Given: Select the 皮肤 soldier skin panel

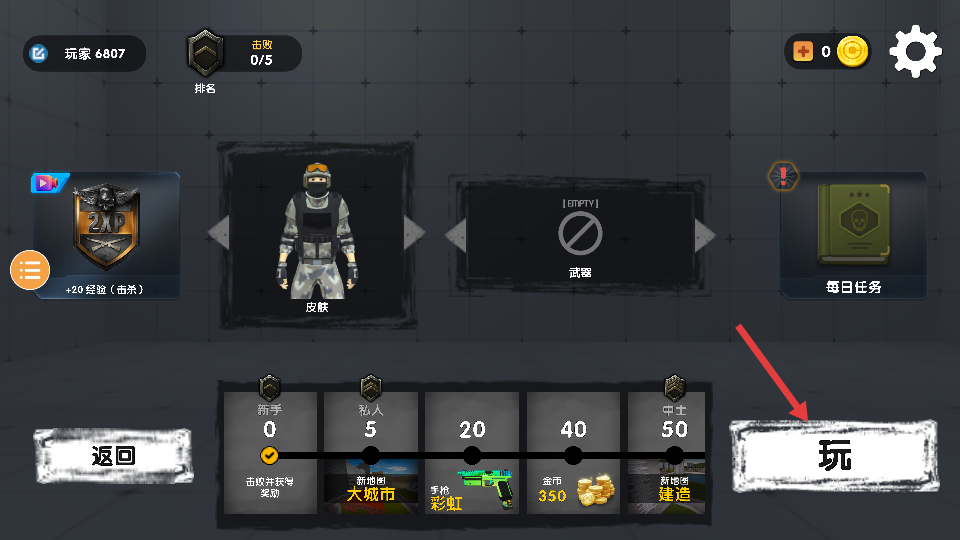Looking at the screenshot, I should click(316, 235).
